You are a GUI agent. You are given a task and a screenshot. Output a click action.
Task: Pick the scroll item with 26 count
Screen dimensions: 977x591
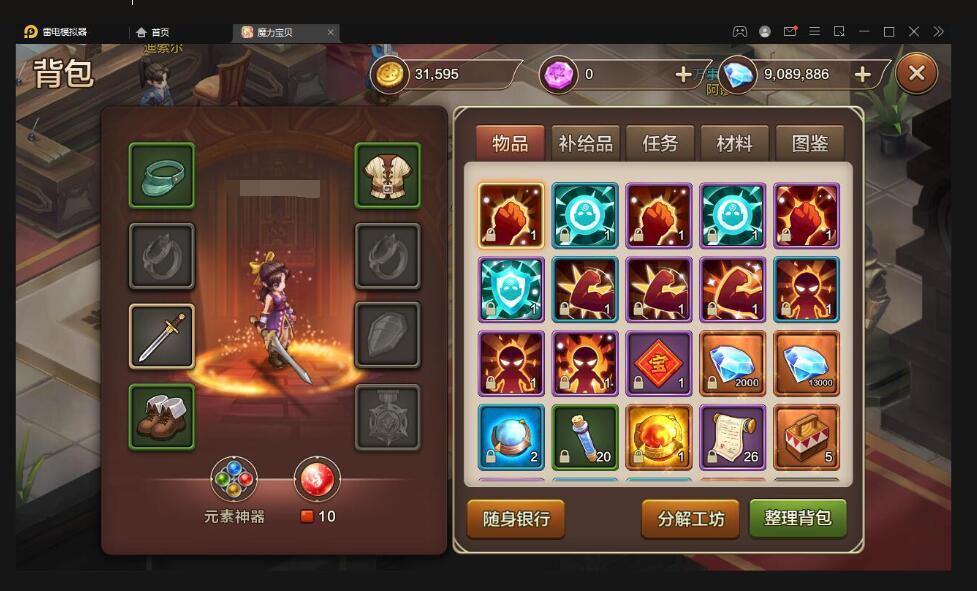733,438
